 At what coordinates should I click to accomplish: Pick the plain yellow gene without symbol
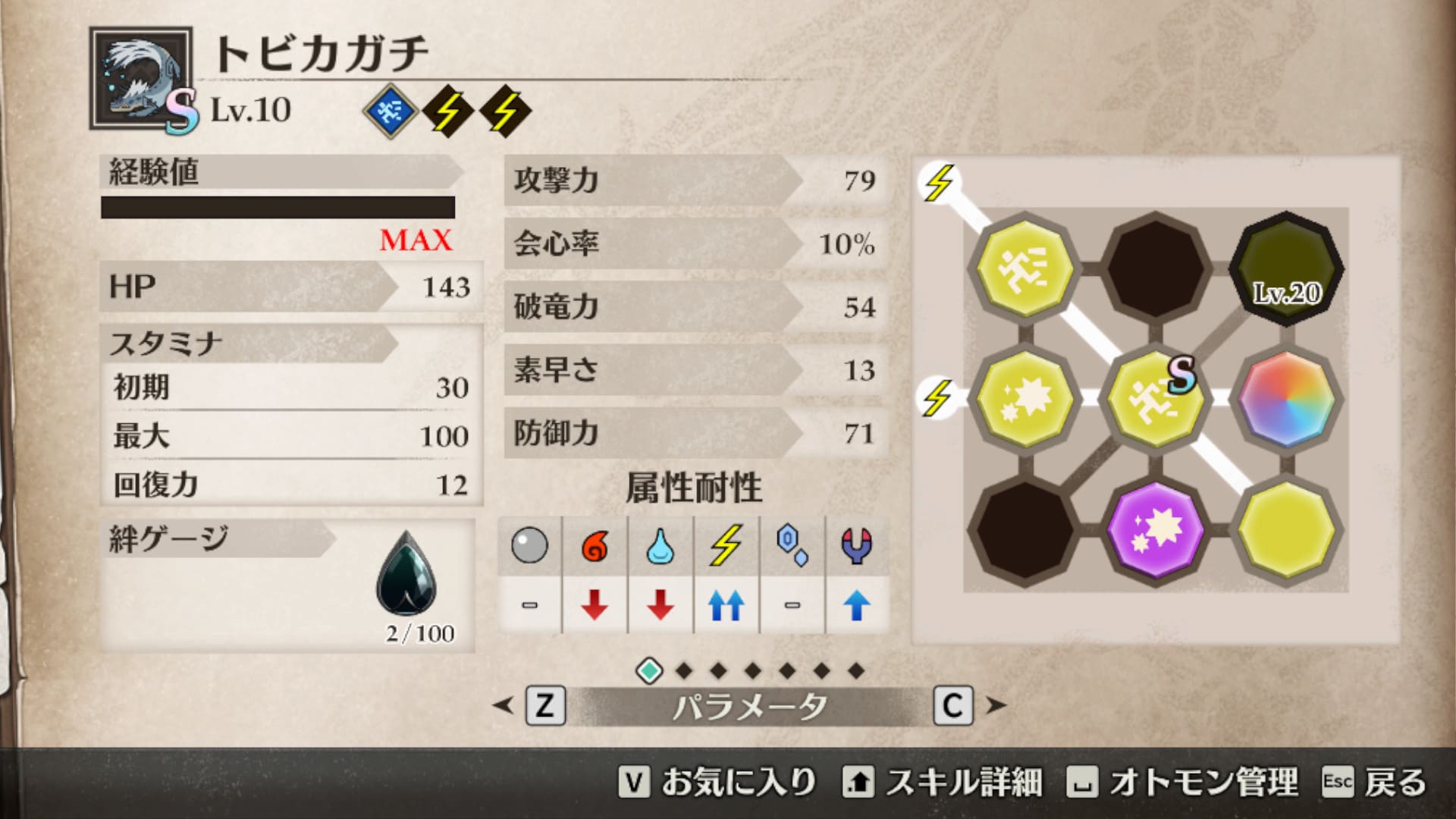[x=1286, y=529]
